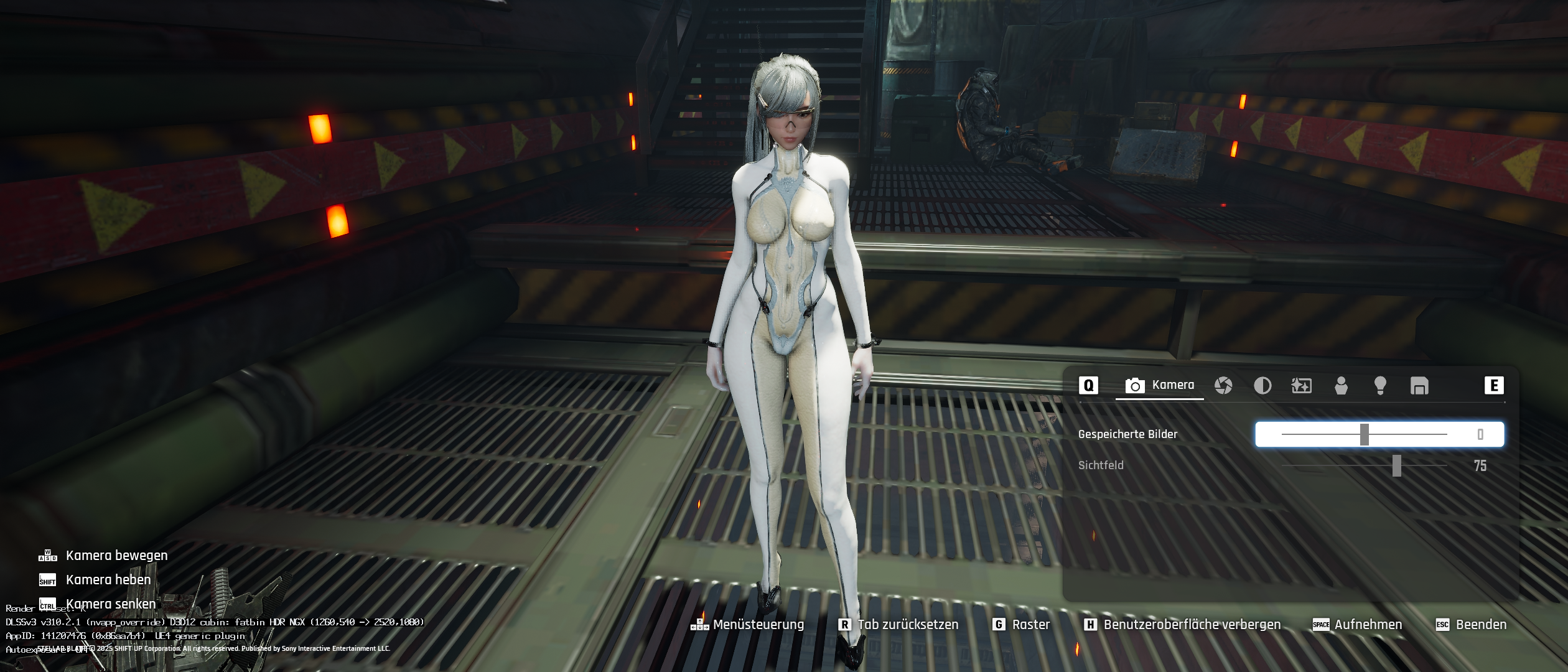Choose the sparkle picture effects tab

coord(1301,386)
